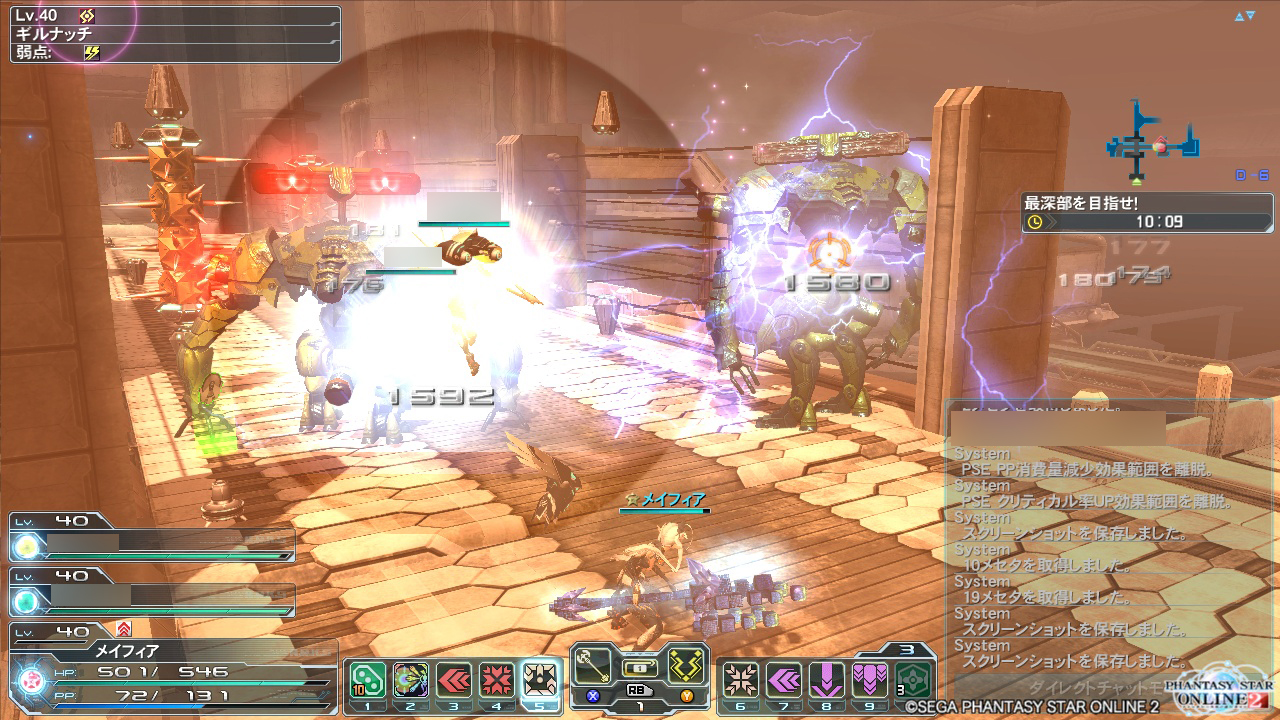Activate the highlighted slot 5 skill
Screen dimensions: 1280x720
point(540,681)
